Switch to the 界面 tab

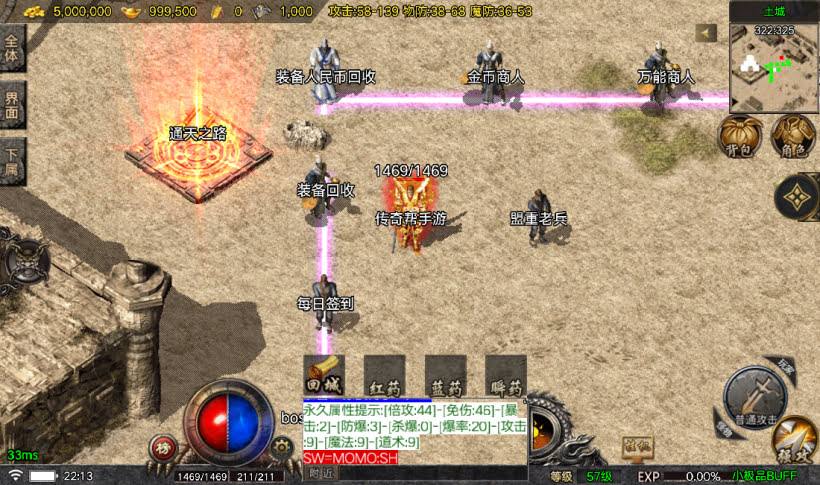coord(12,104)
